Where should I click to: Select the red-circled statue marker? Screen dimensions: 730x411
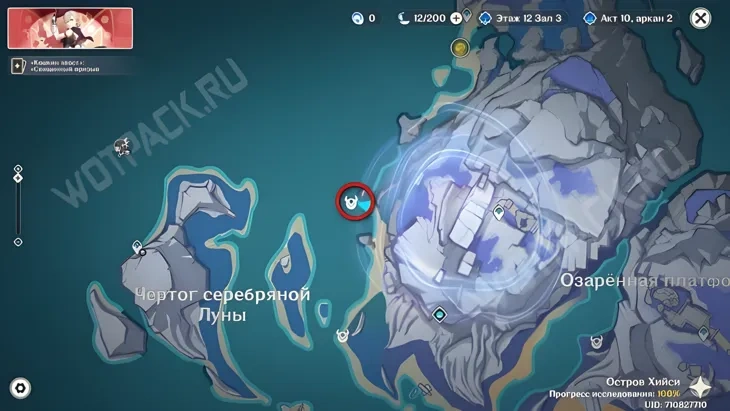pyautogui.click(x=351, y=201)
